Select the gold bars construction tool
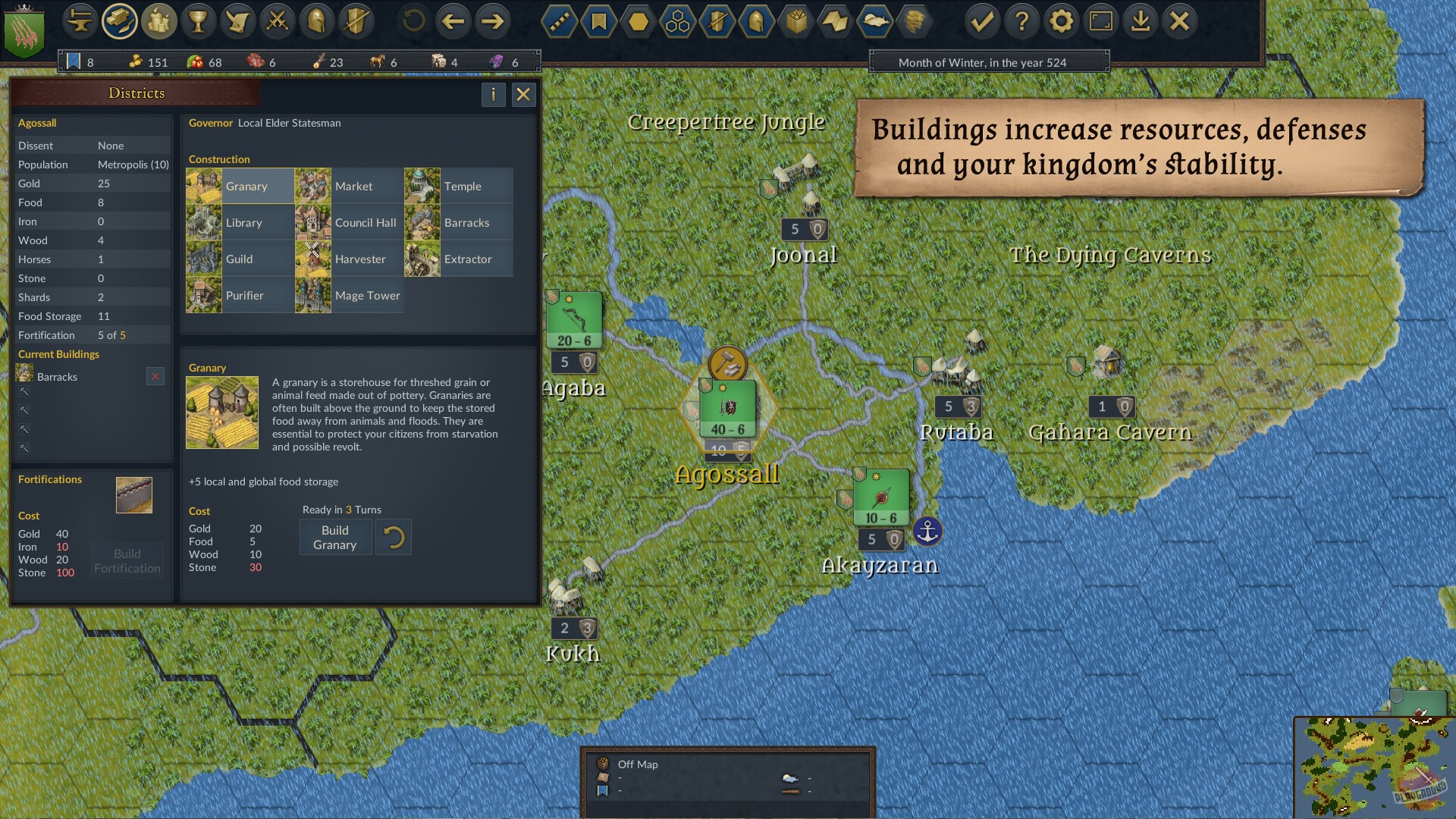The height and width of the screenshot is (819, 1456). tap(120, 21)
